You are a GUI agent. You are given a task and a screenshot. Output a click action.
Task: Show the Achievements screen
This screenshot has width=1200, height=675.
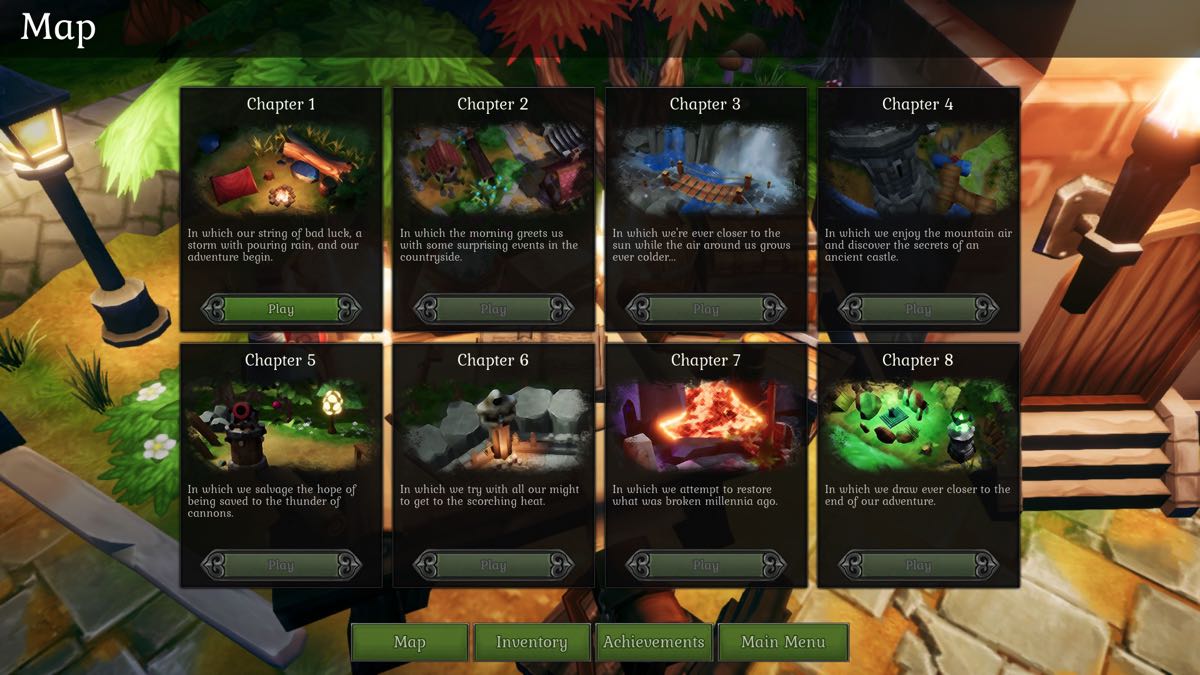[x=654, y=642]
